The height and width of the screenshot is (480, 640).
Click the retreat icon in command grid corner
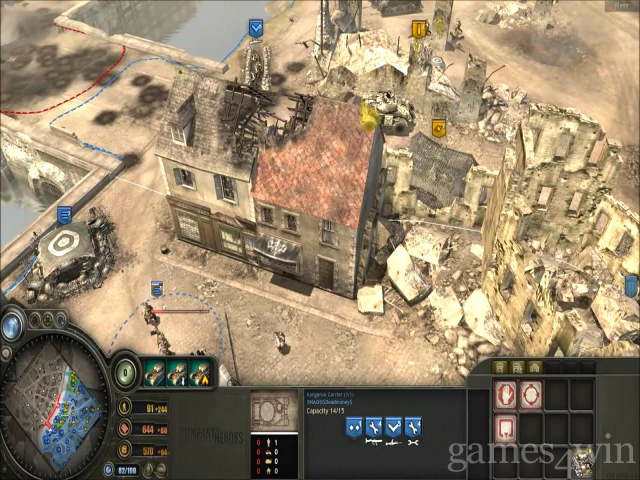(x=582, y=463)
